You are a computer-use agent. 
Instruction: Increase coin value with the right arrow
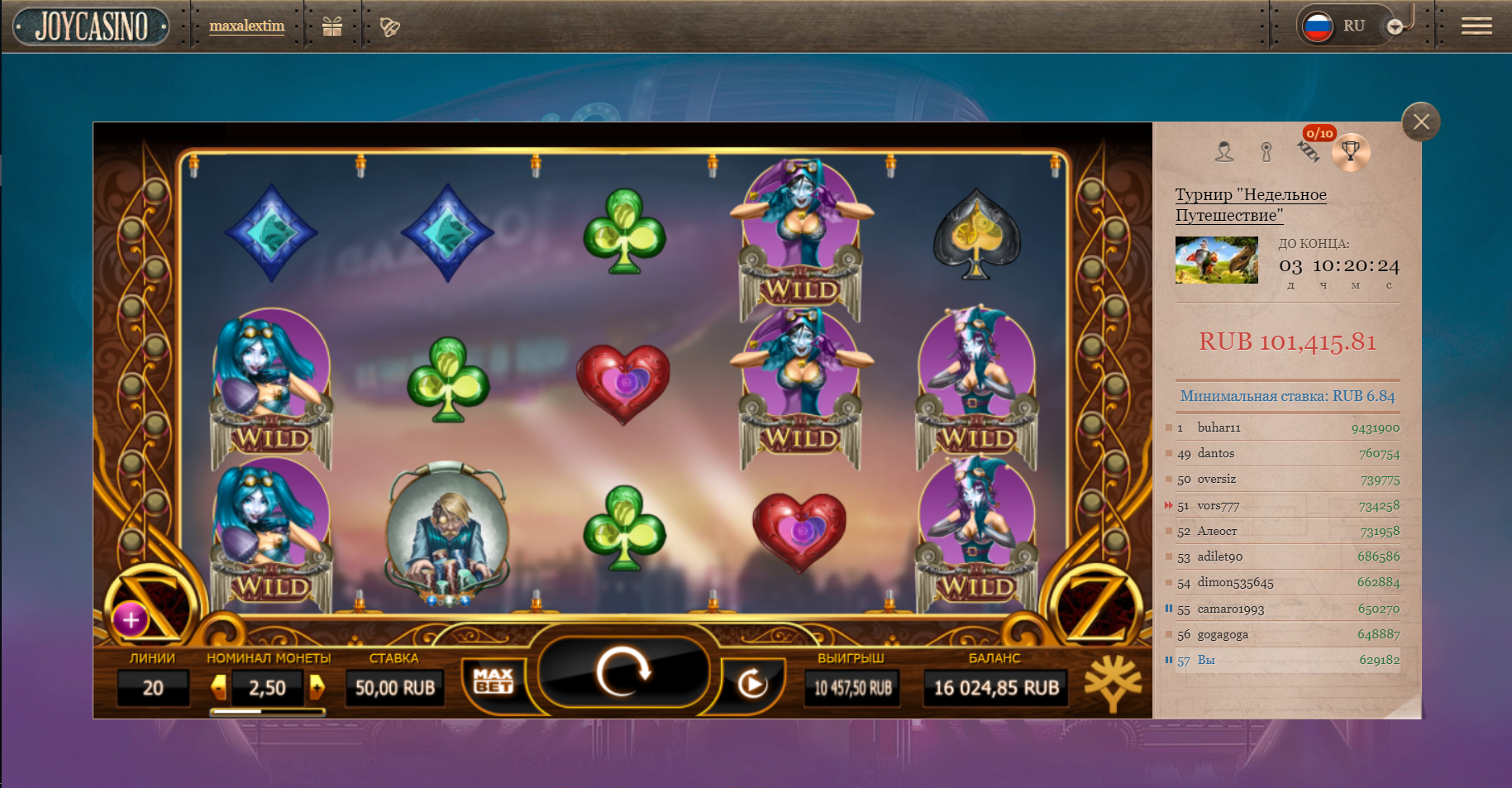pyautogui.click(x=317, y=687)
